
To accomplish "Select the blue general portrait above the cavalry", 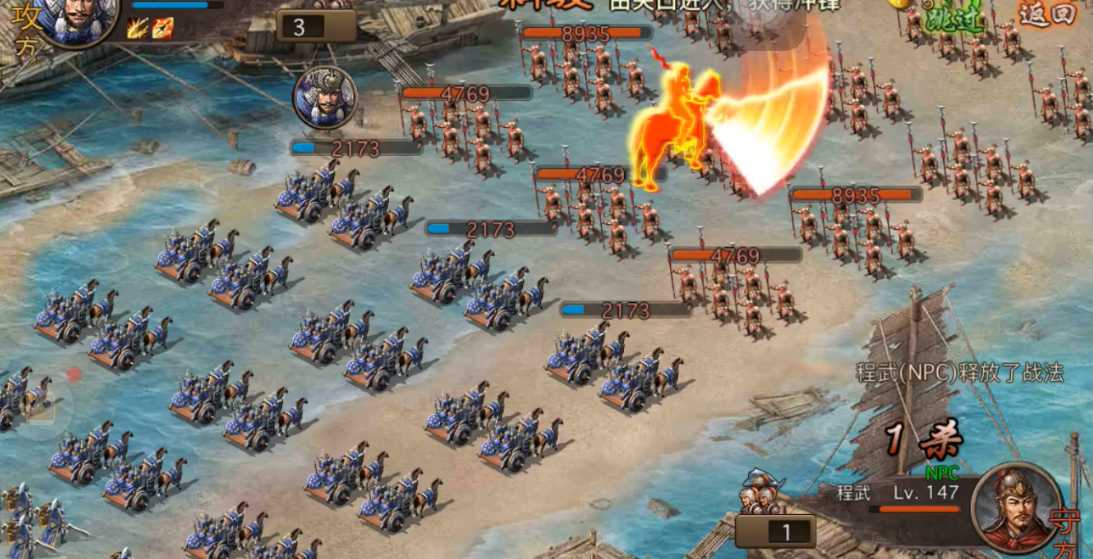I will (324, 98).
